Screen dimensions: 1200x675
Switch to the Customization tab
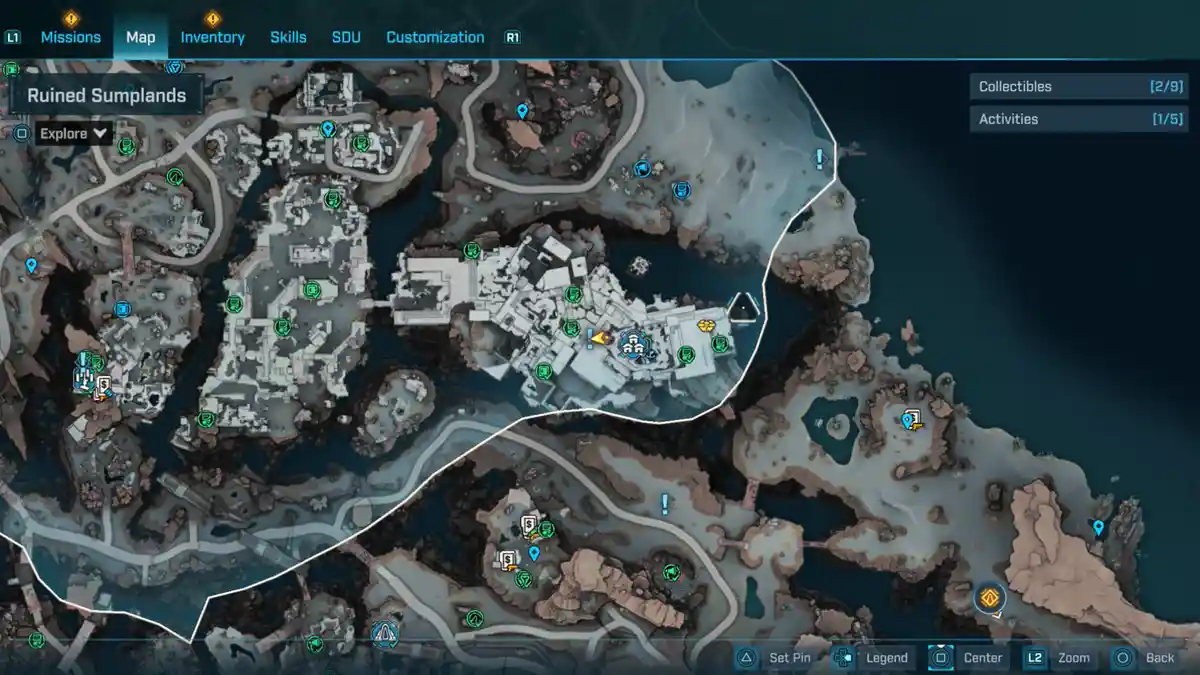coord(435,37)
